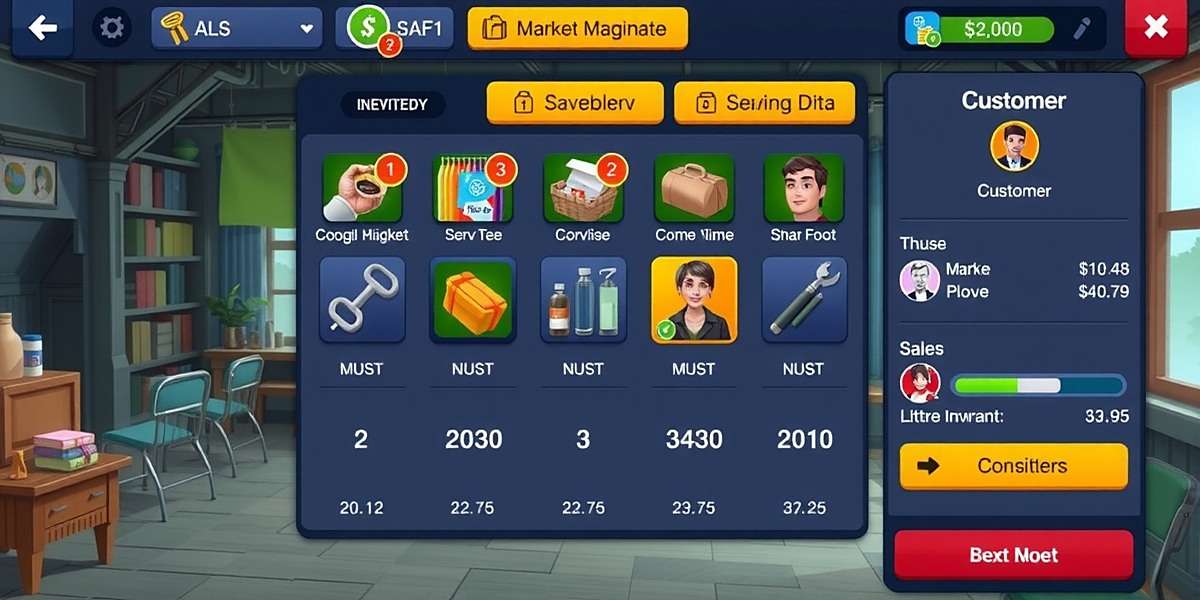The image size is (1200, 600).
Task: Close the window with red X
Action: 1155,28
